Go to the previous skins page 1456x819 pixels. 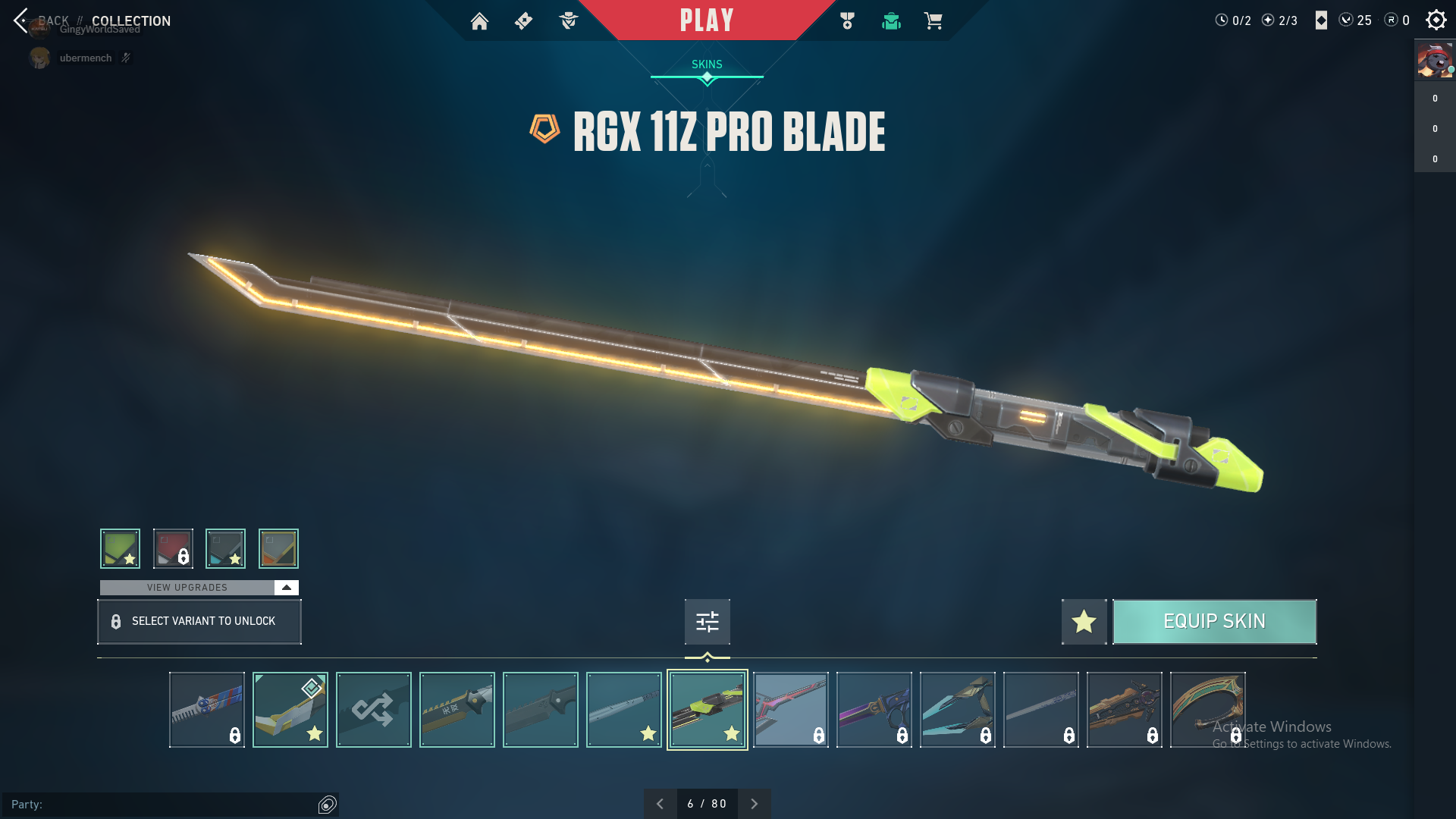coord(660,804)
